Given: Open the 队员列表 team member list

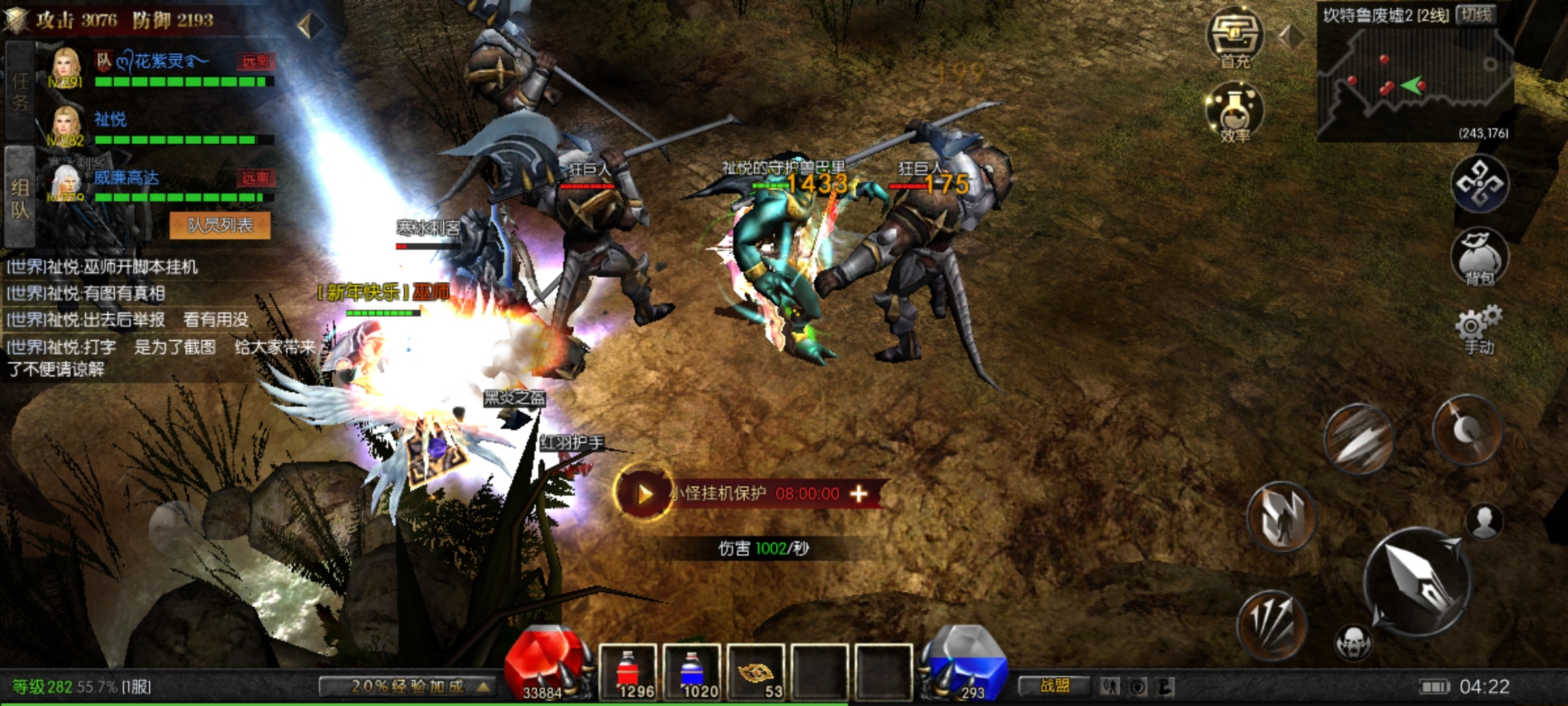Looking at the screenshot, I should point(220,226).
